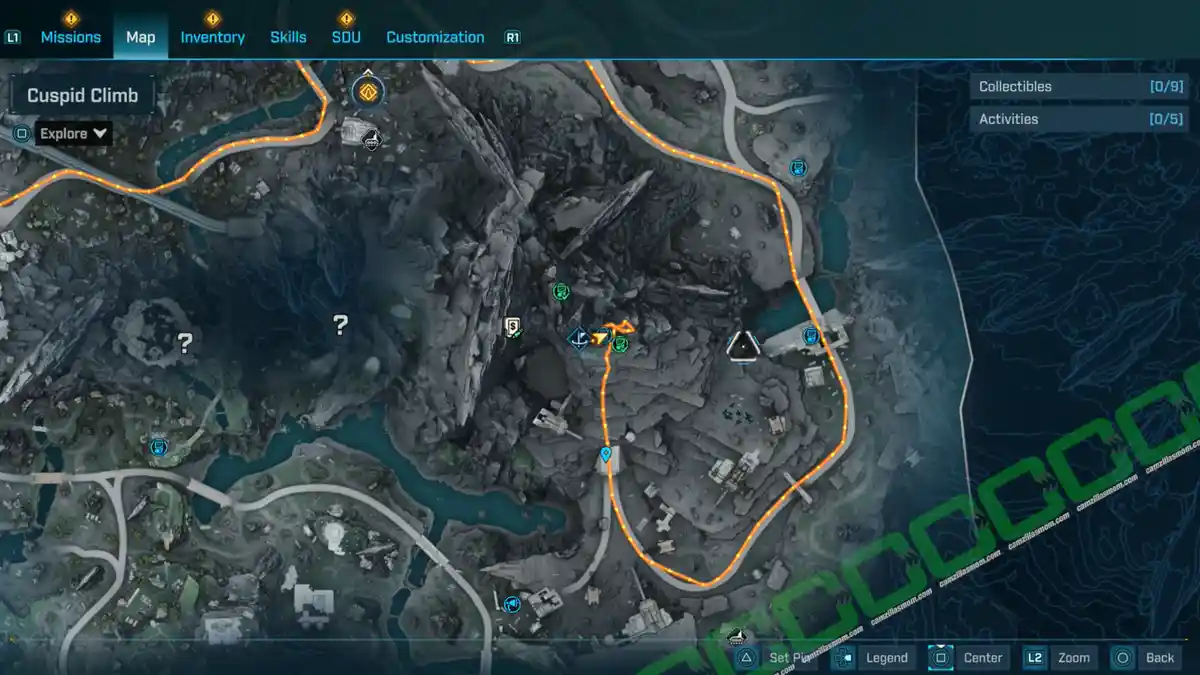
Task: Select the dollar-sign vending machine marker
Action: (513, 326)
